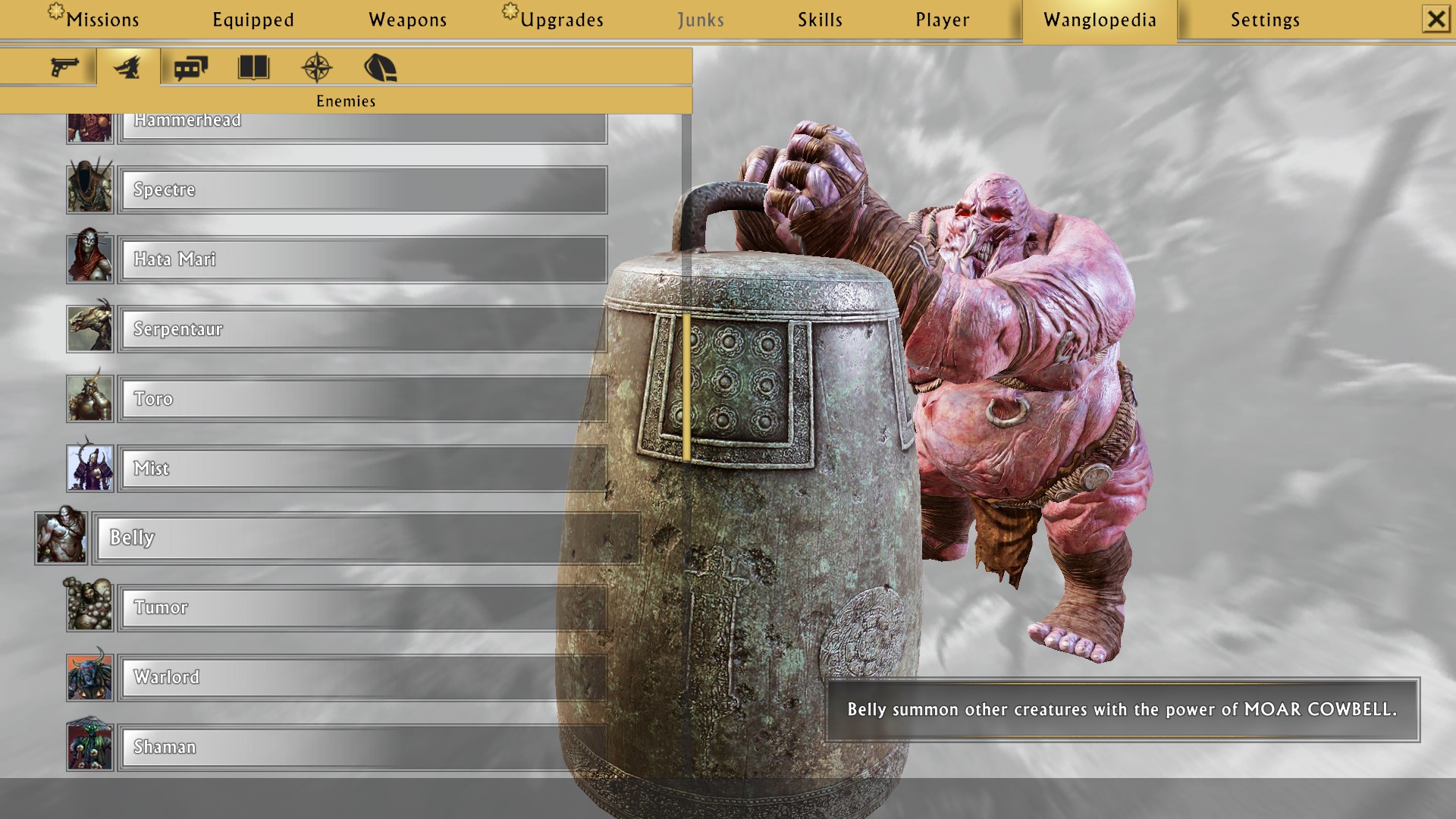Select the pistol category icon
1456x819 pixels.
coord(64,67)
